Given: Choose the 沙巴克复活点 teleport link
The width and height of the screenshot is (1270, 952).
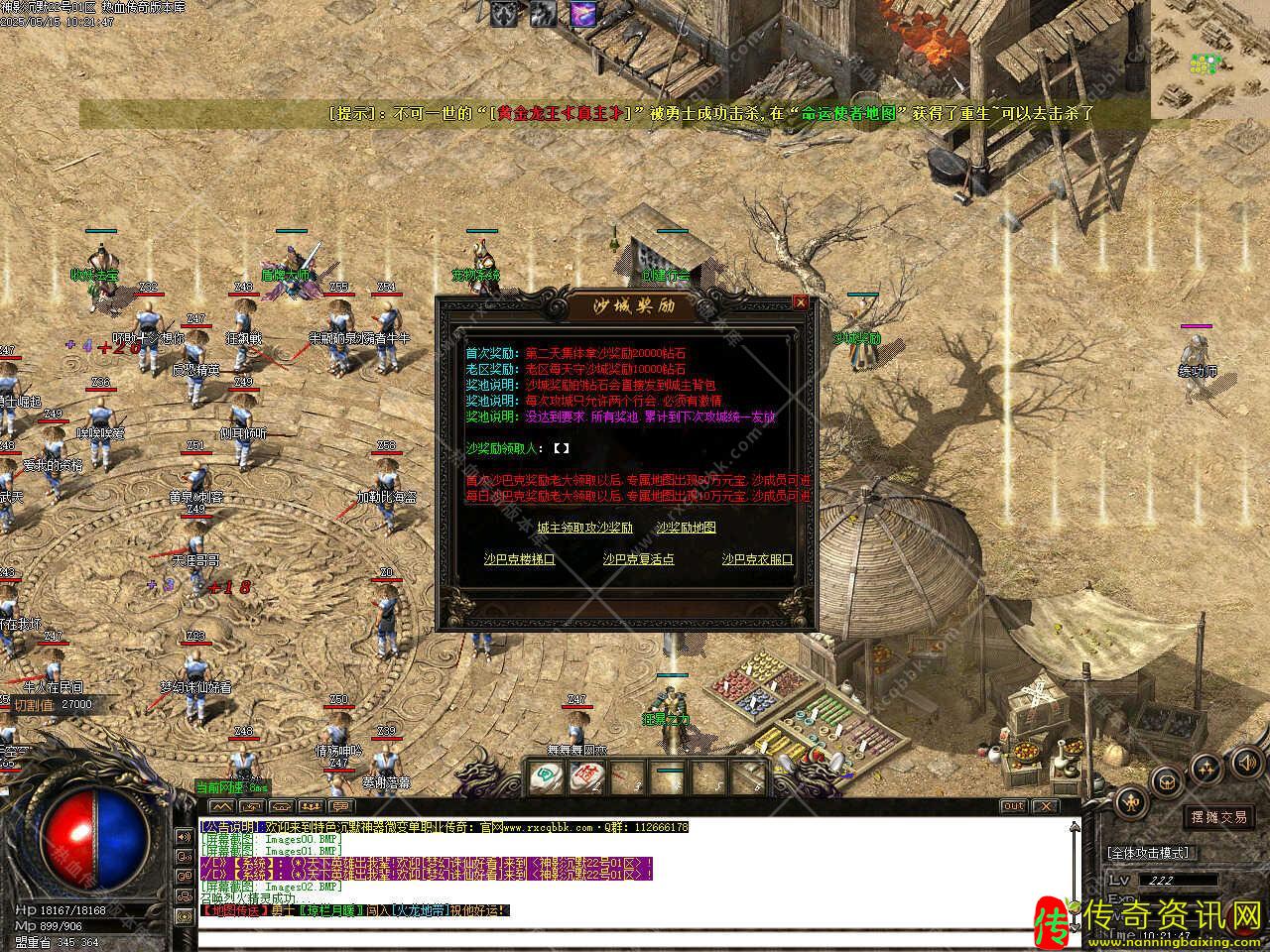Looking at the screenshot, I should 638,559.
